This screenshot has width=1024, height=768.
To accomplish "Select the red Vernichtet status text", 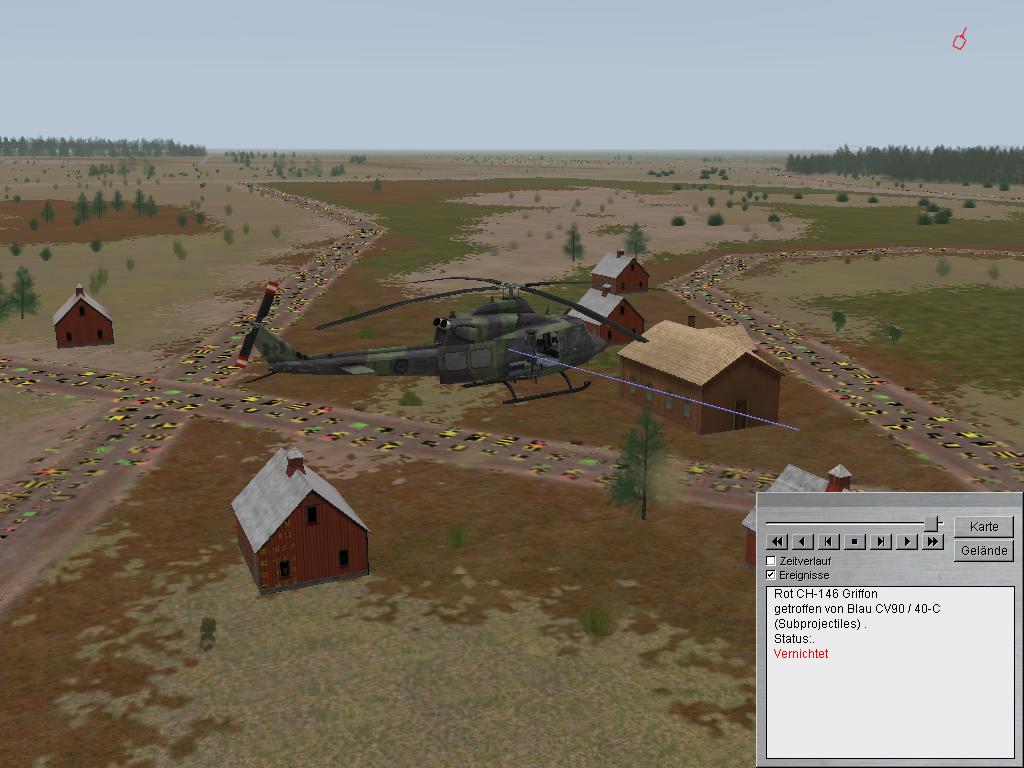I will tap(801, 654).
